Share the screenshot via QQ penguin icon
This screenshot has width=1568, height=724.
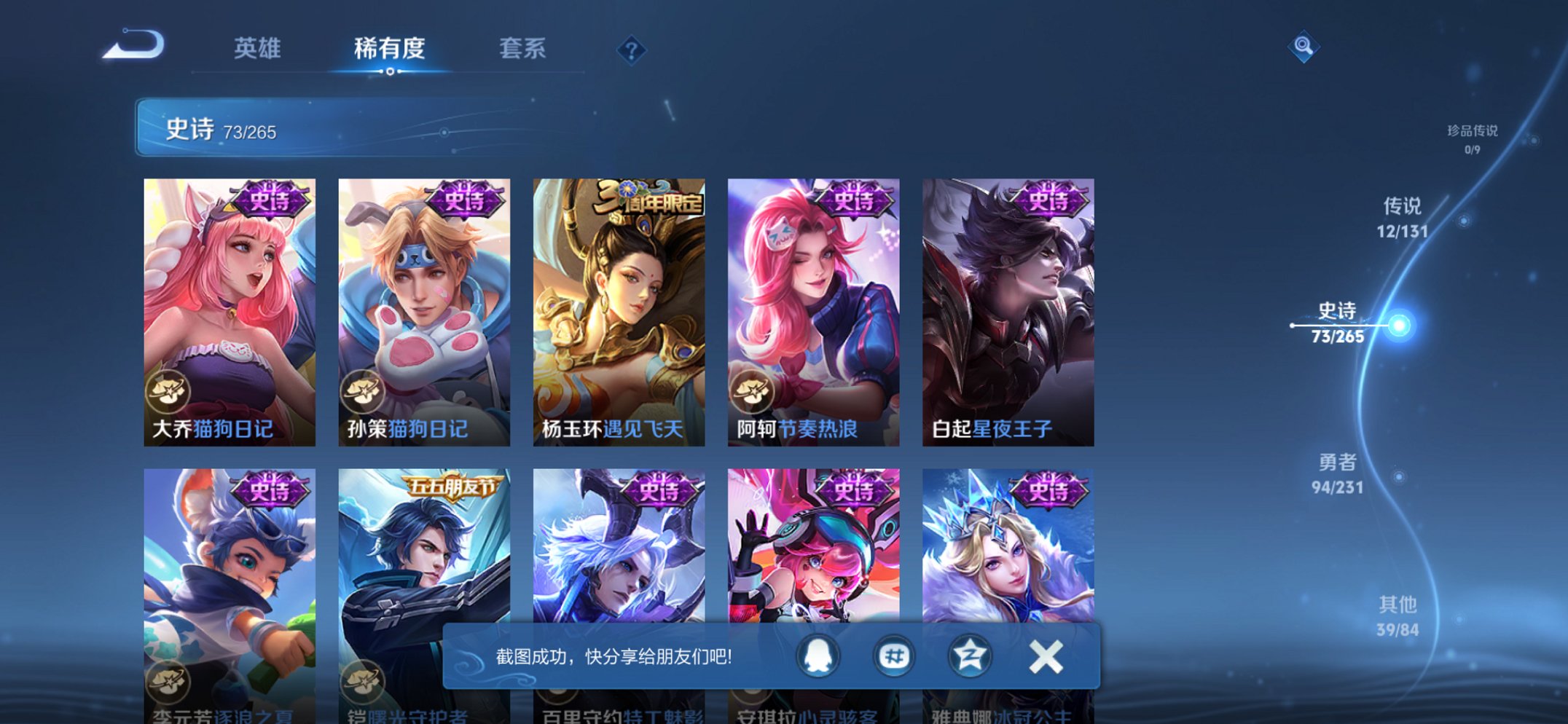[x=817, y=655]
